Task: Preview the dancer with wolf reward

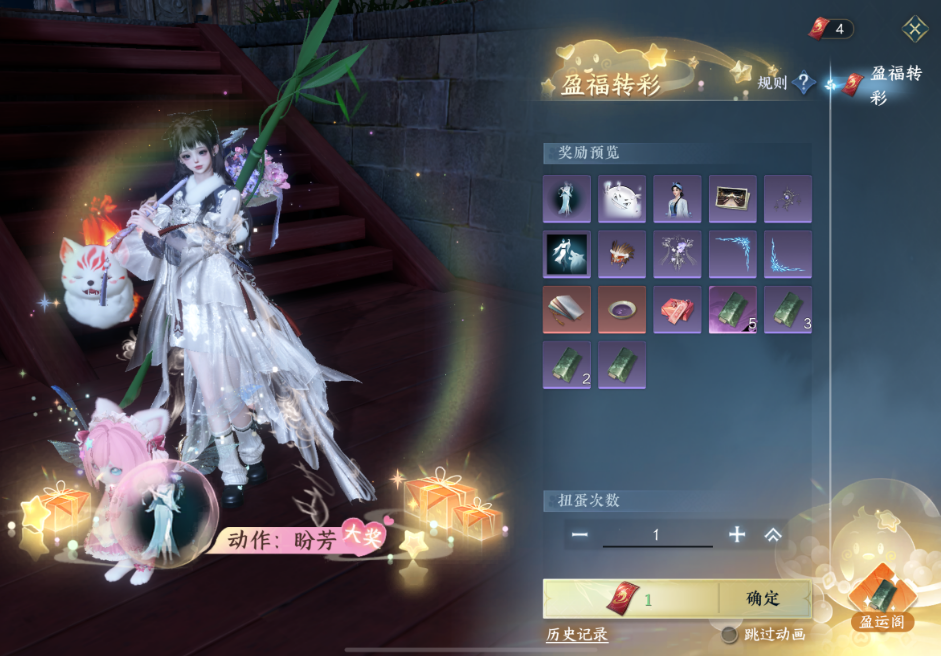Action: pos(567,254)
